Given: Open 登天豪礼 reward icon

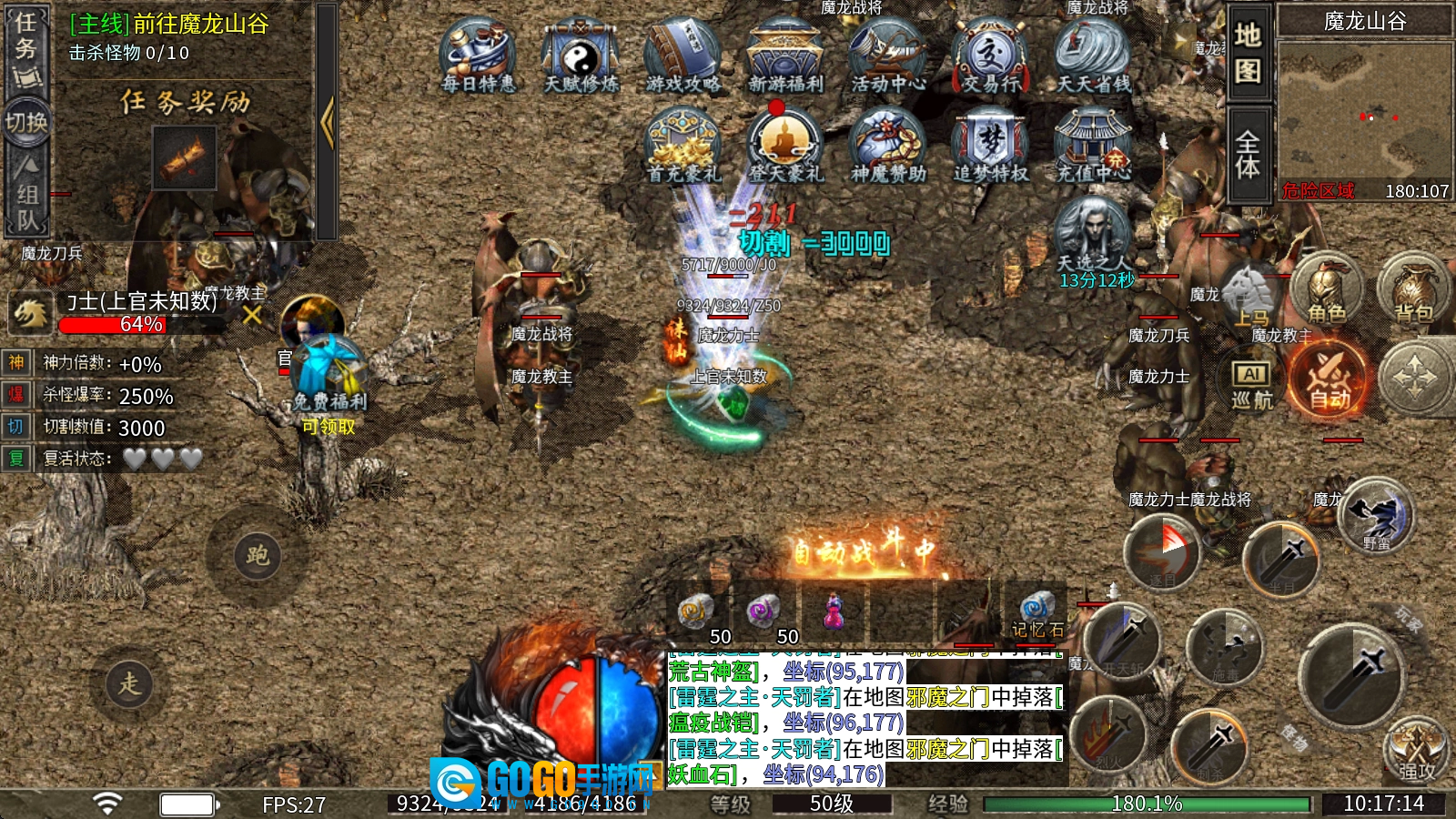Looking at the screenshot, I should point(785,146).
